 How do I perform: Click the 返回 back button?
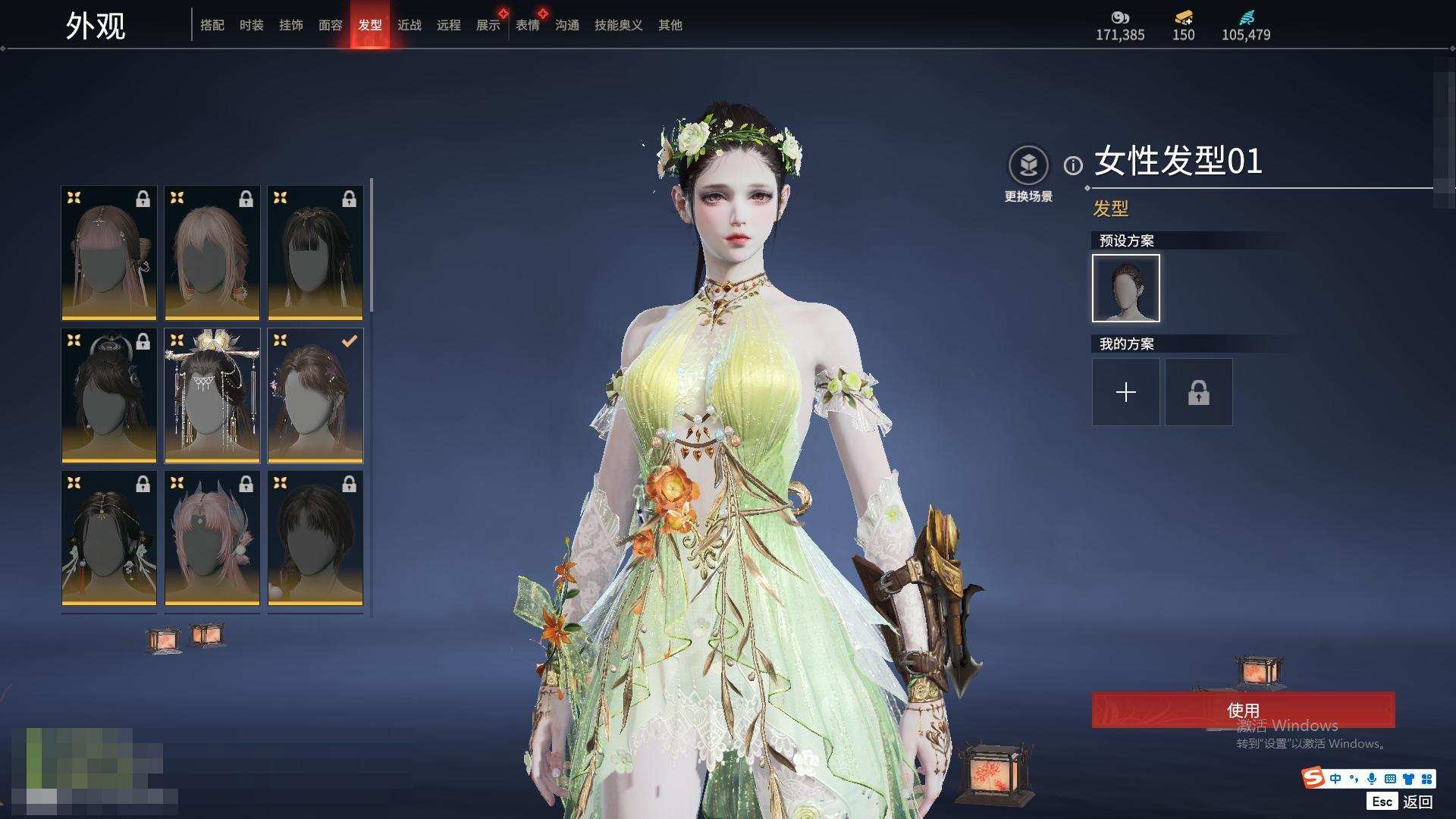[1417, 802]
